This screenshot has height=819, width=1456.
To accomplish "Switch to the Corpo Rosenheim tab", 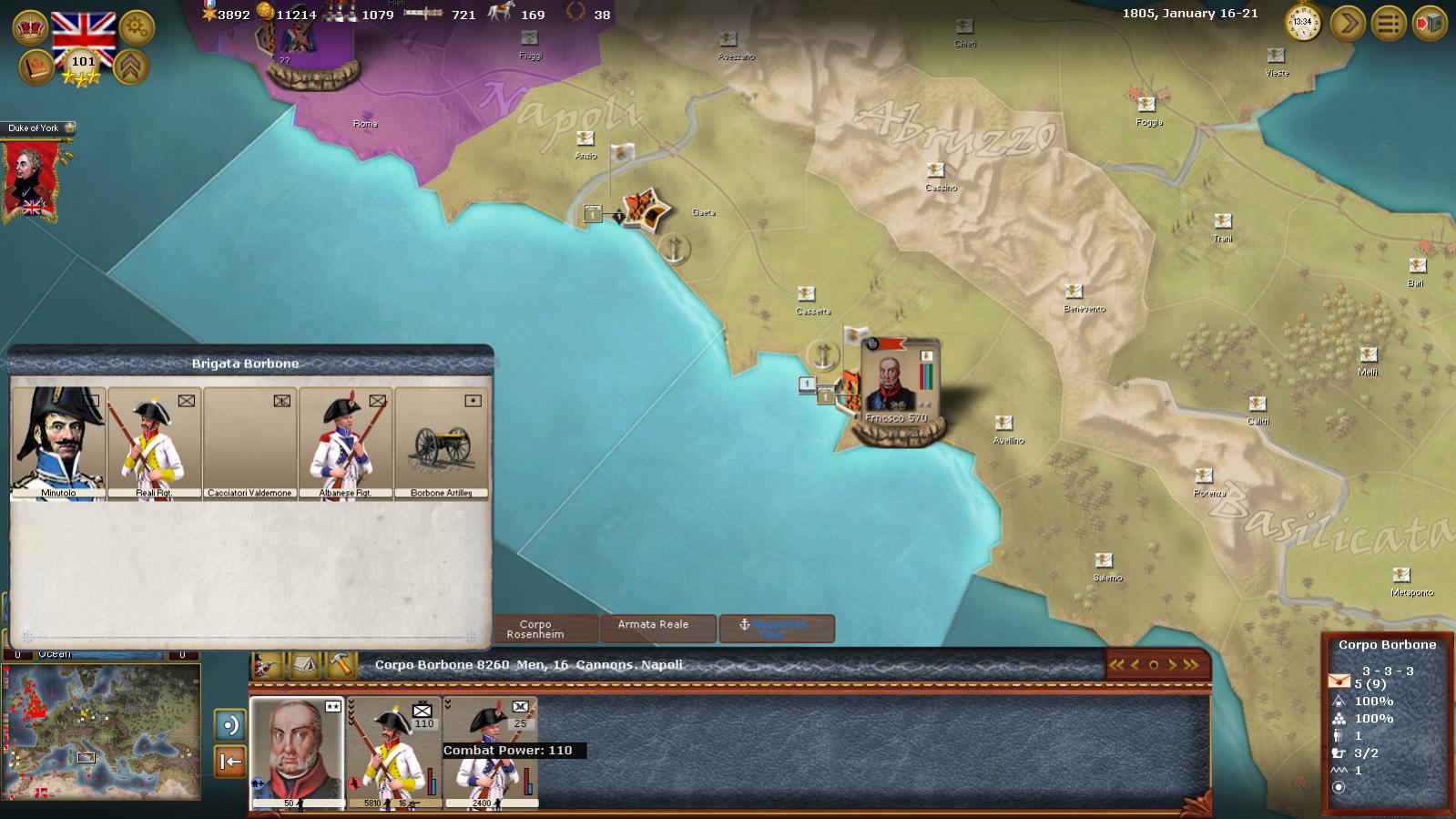I will pos(535,629).
